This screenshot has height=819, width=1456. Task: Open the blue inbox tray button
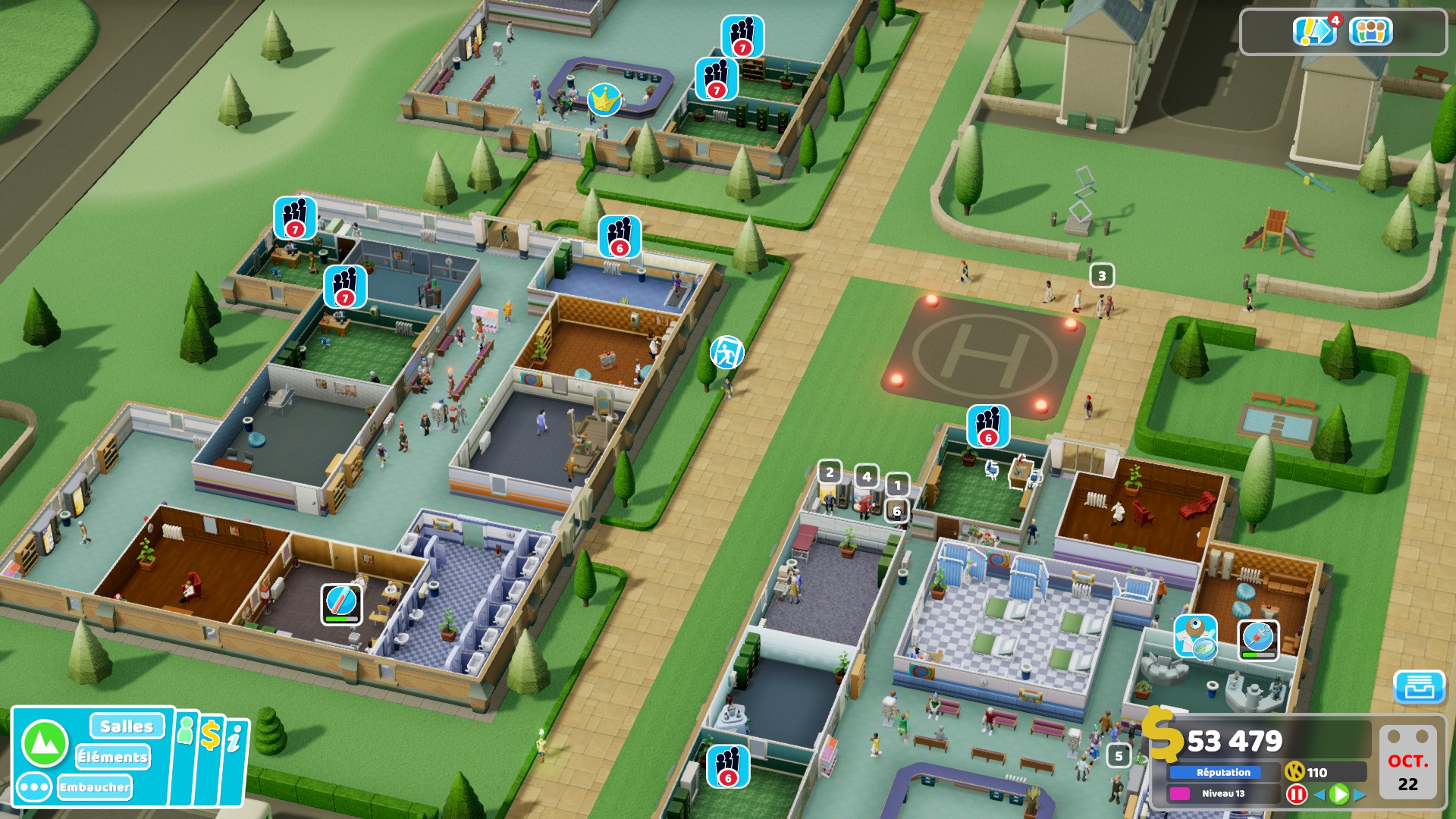click(x=1419, y=687)
